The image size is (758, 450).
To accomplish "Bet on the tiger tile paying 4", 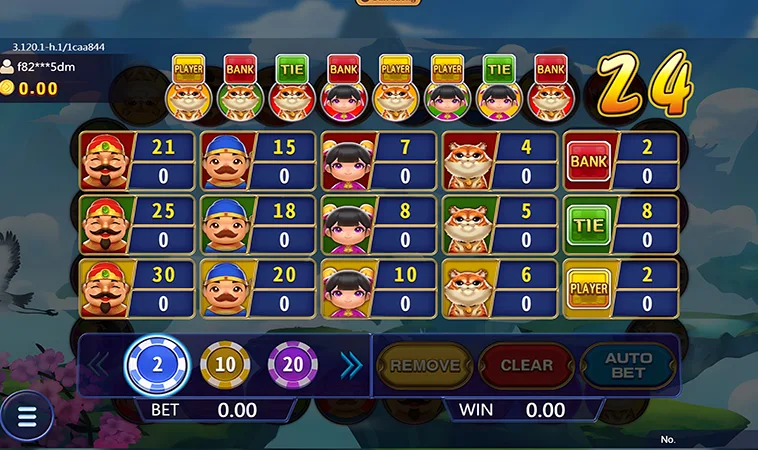I will tap(500, 160).
